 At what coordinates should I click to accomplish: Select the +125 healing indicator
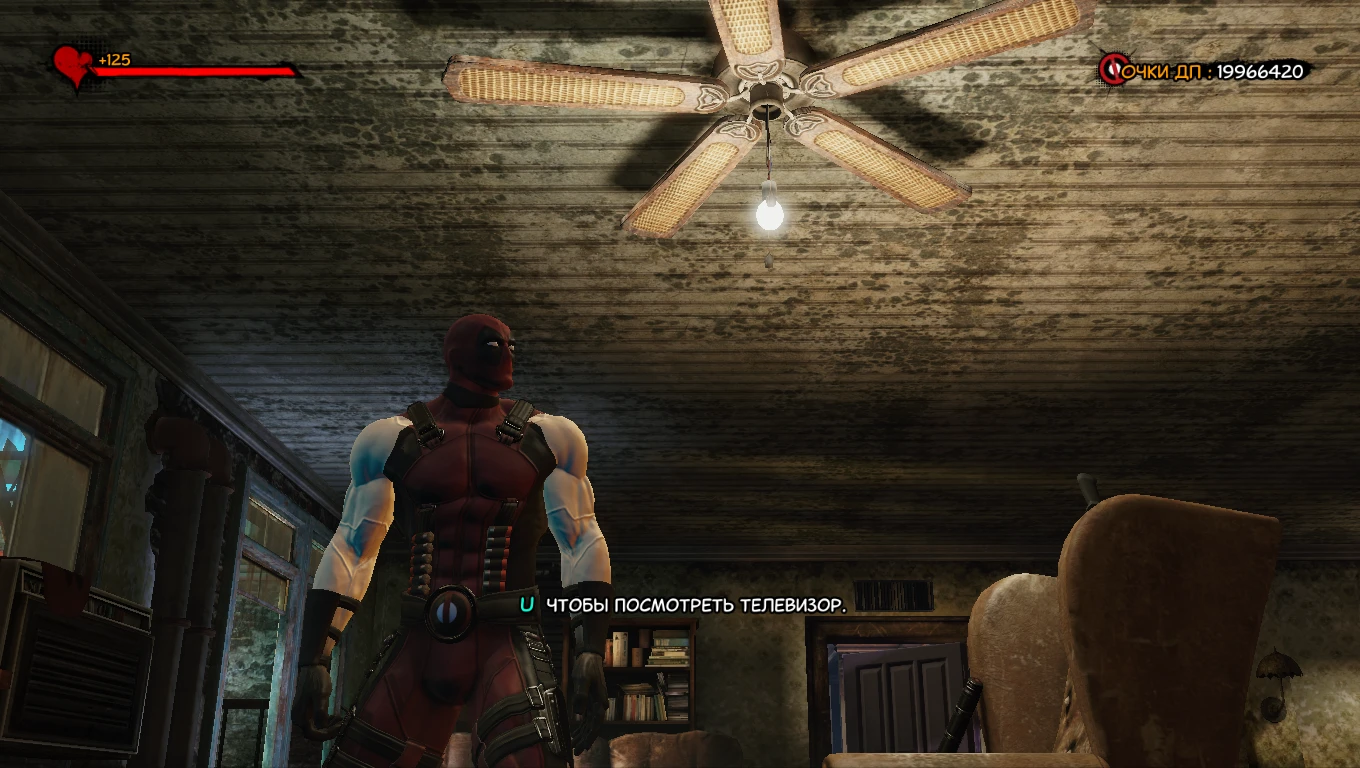[113, 59]
